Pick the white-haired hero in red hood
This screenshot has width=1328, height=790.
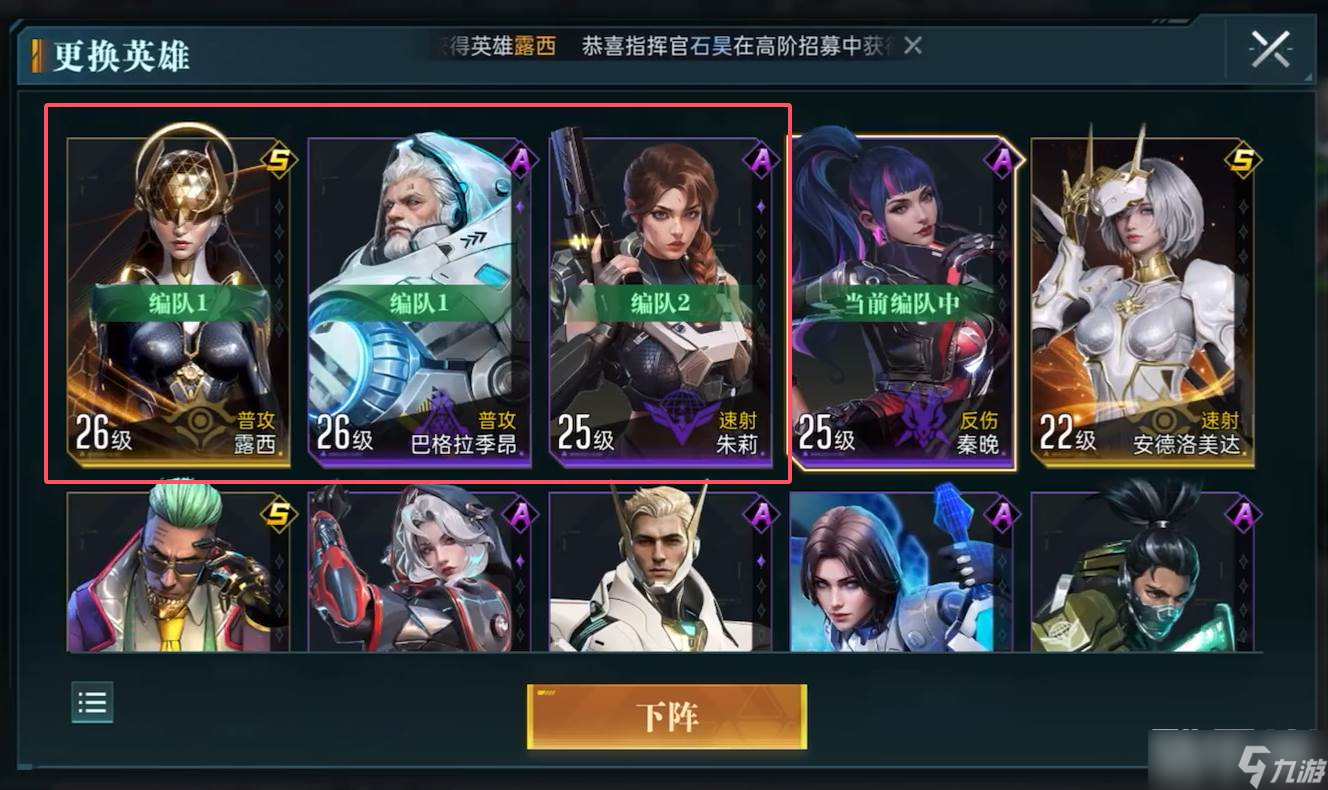[x=419, y=572]
